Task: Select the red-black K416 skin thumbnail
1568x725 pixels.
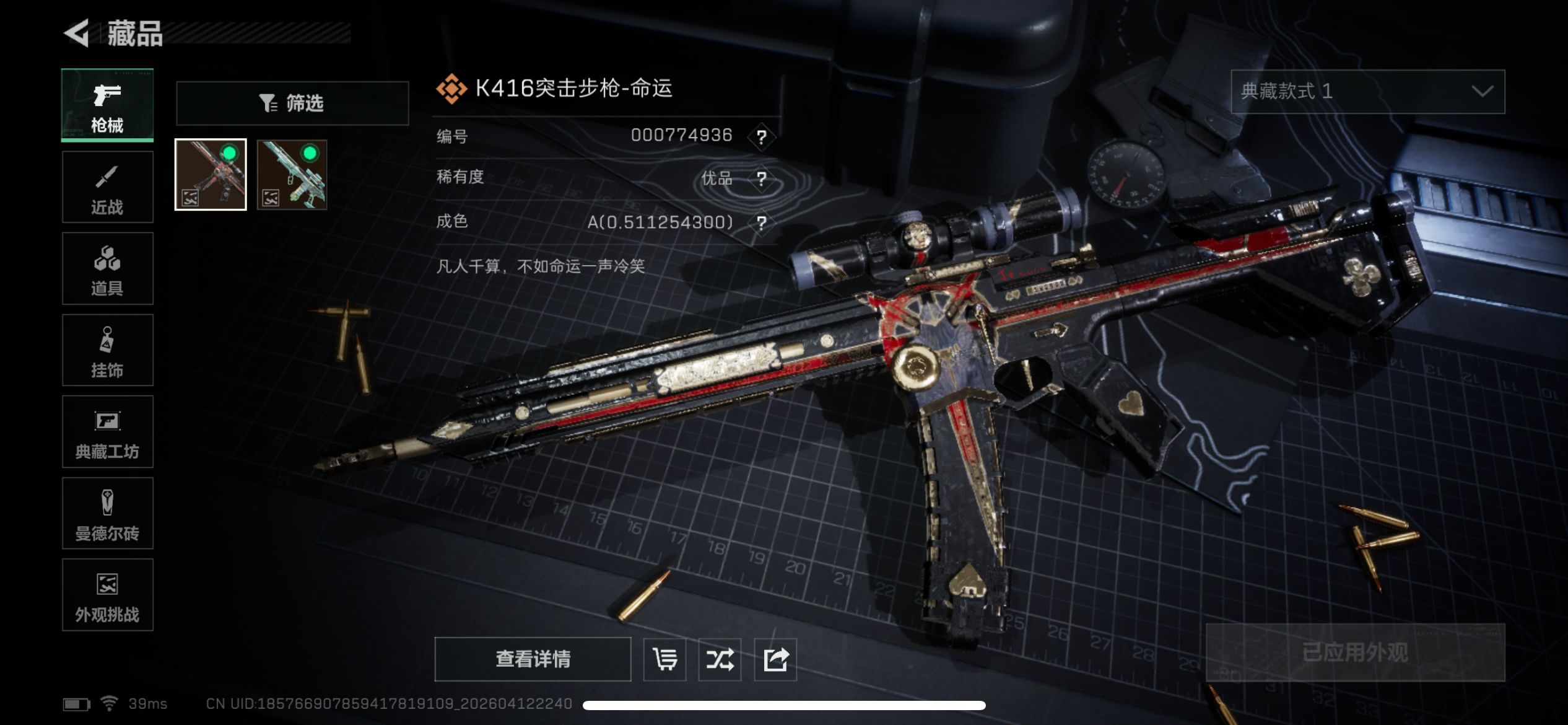Action: pos(211,175)
